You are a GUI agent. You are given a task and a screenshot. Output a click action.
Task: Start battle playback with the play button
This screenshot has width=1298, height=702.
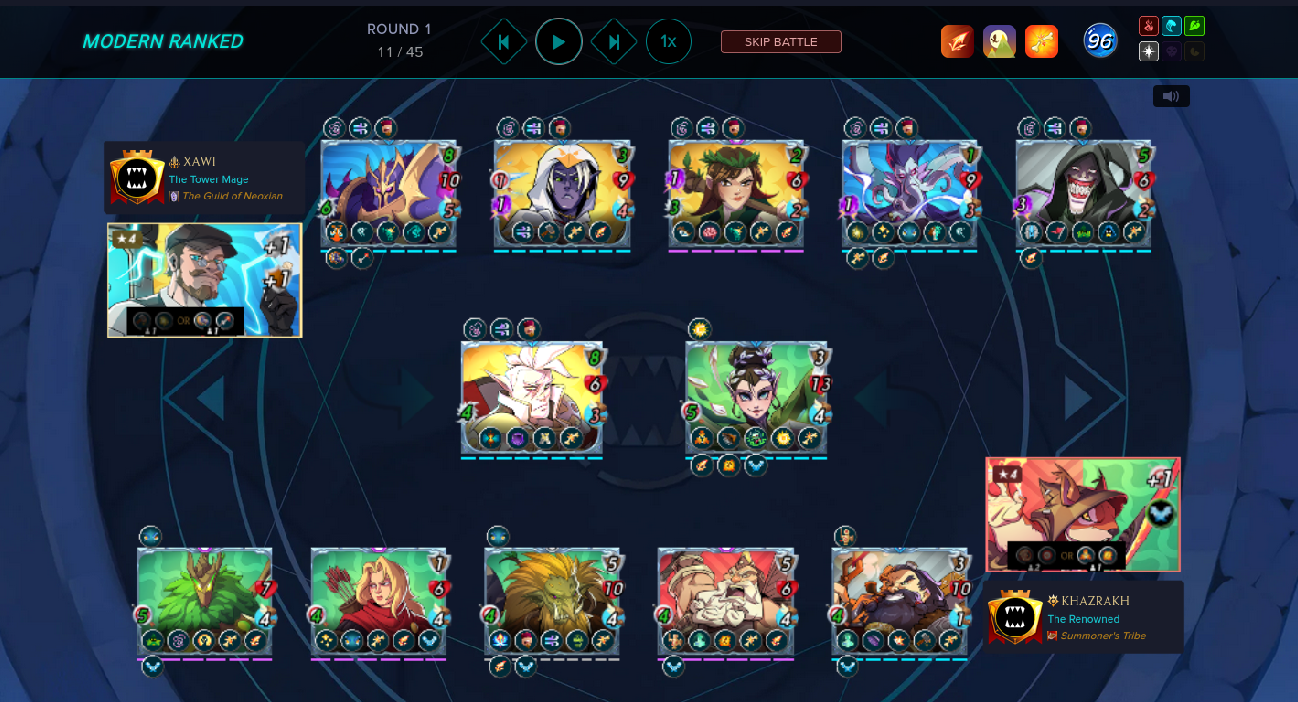(558, 42)
